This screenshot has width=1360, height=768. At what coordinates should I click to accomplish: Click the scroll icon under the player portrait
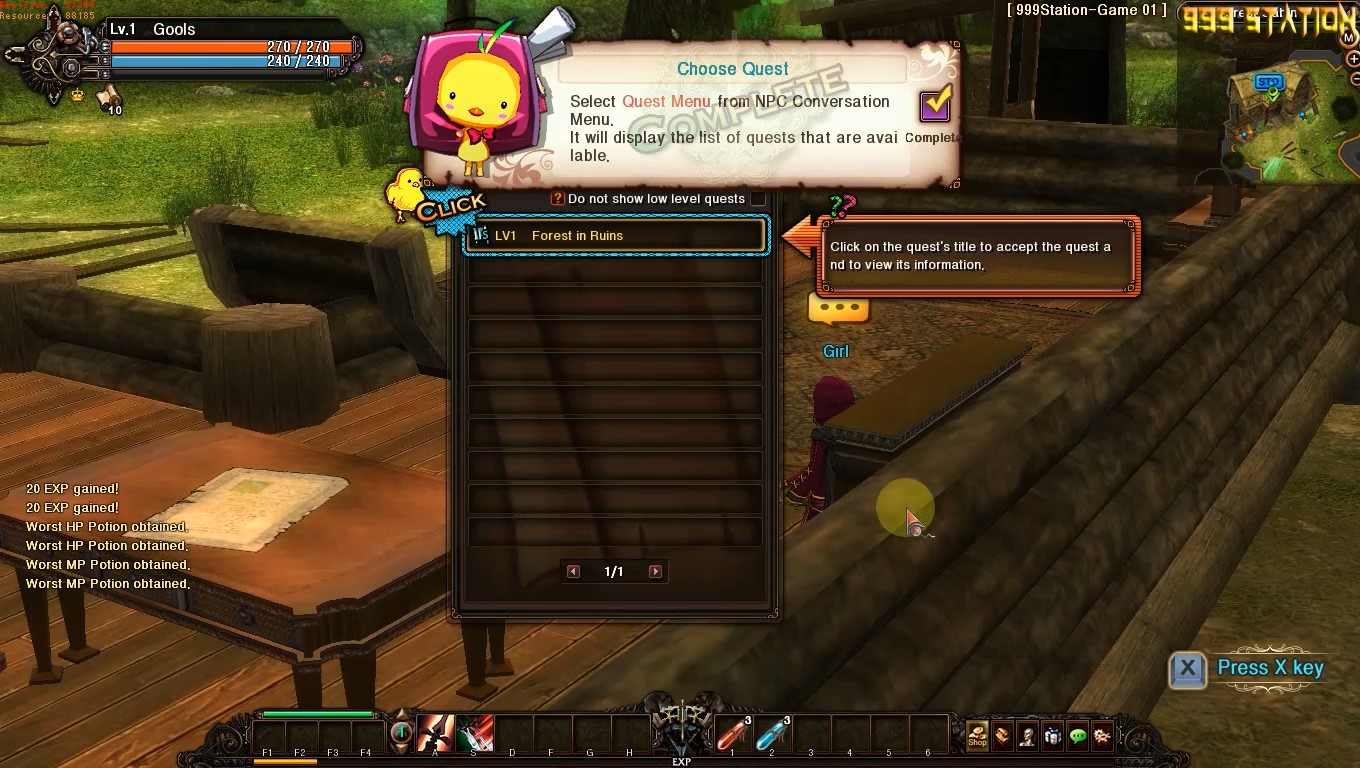(x=108, y=96)
